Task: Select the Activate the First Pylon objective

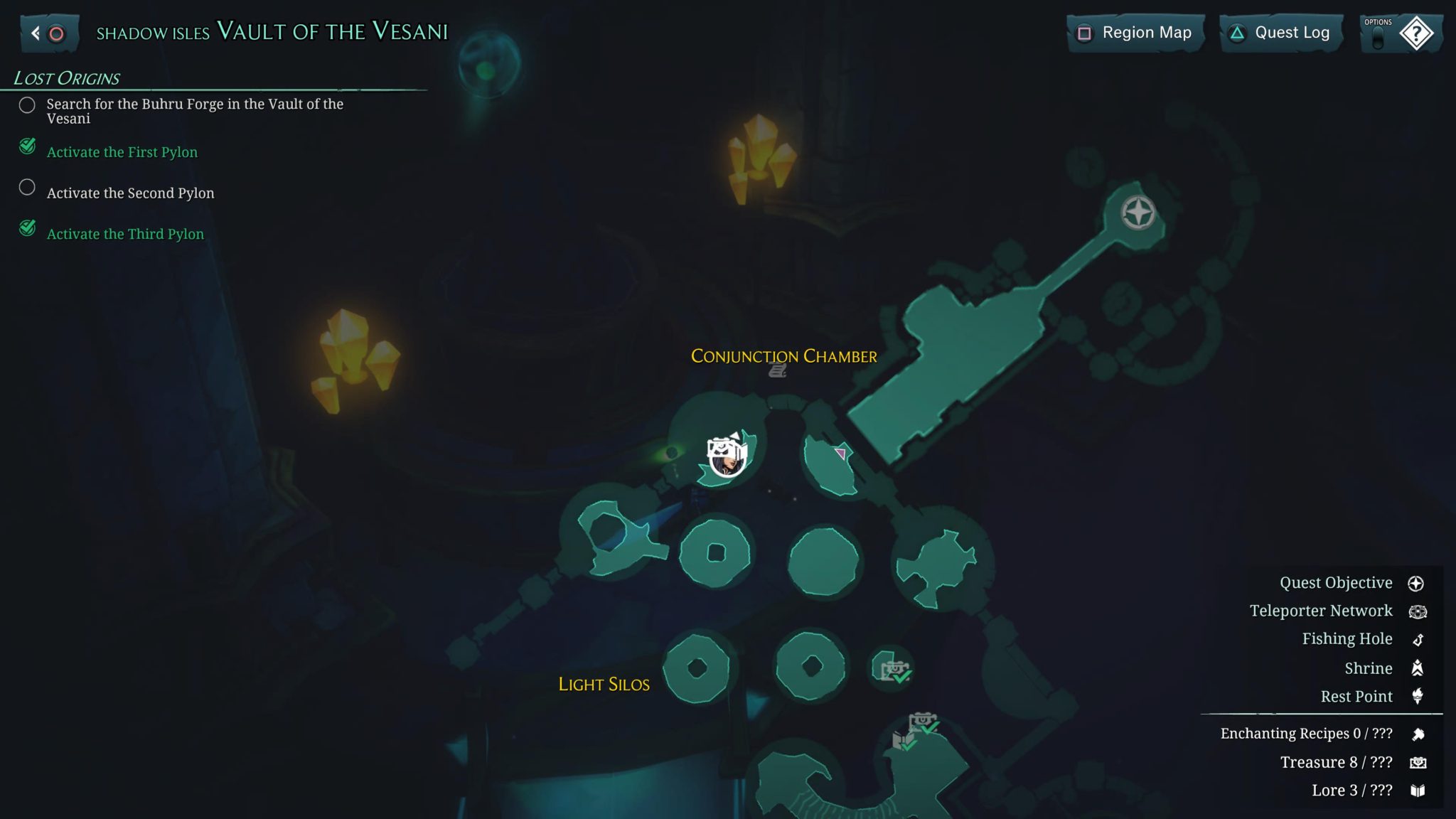Action: click(122, 151)
